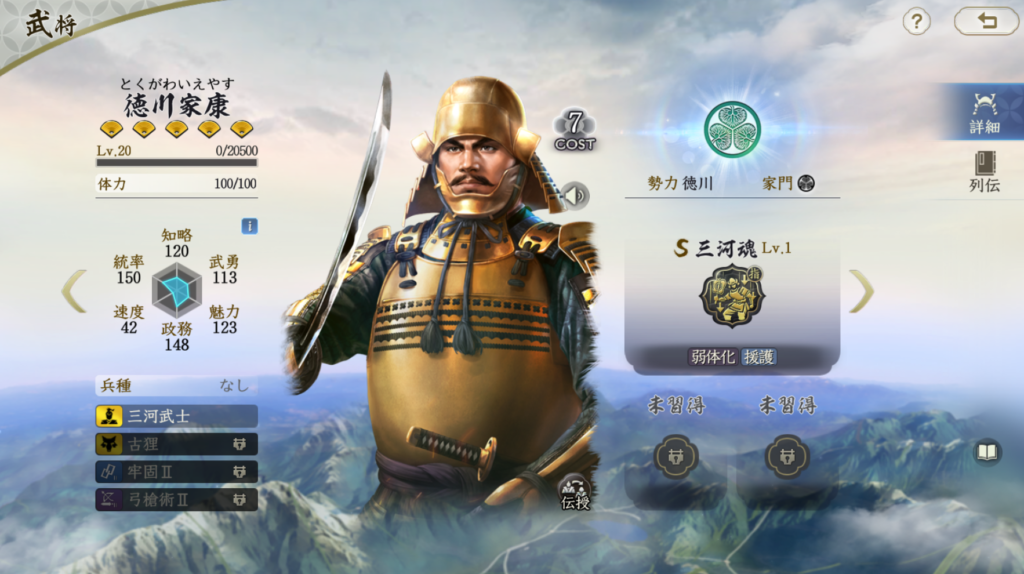Open the blue stats info icon
Image resolution: width=1024 pixels, height=574 pixels.
click(249, 226)
